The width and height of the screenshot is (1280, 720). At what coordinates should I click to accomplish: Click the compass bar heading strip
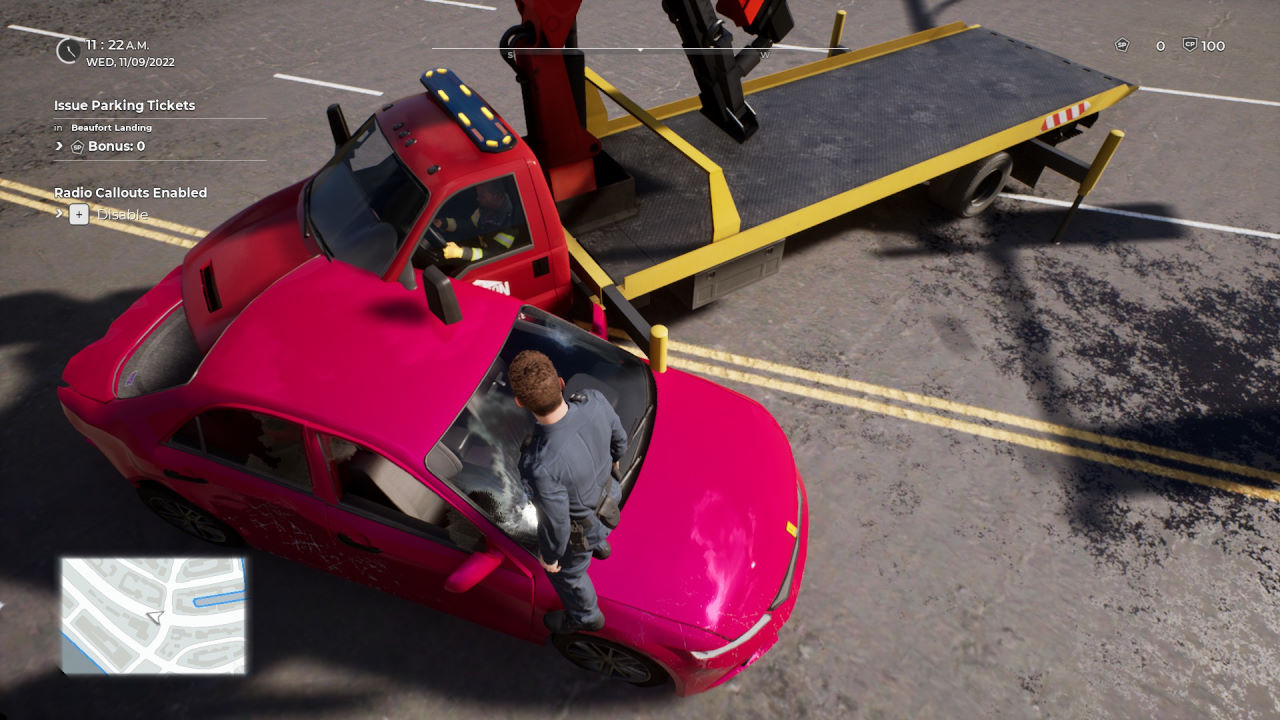pos(640,49)
